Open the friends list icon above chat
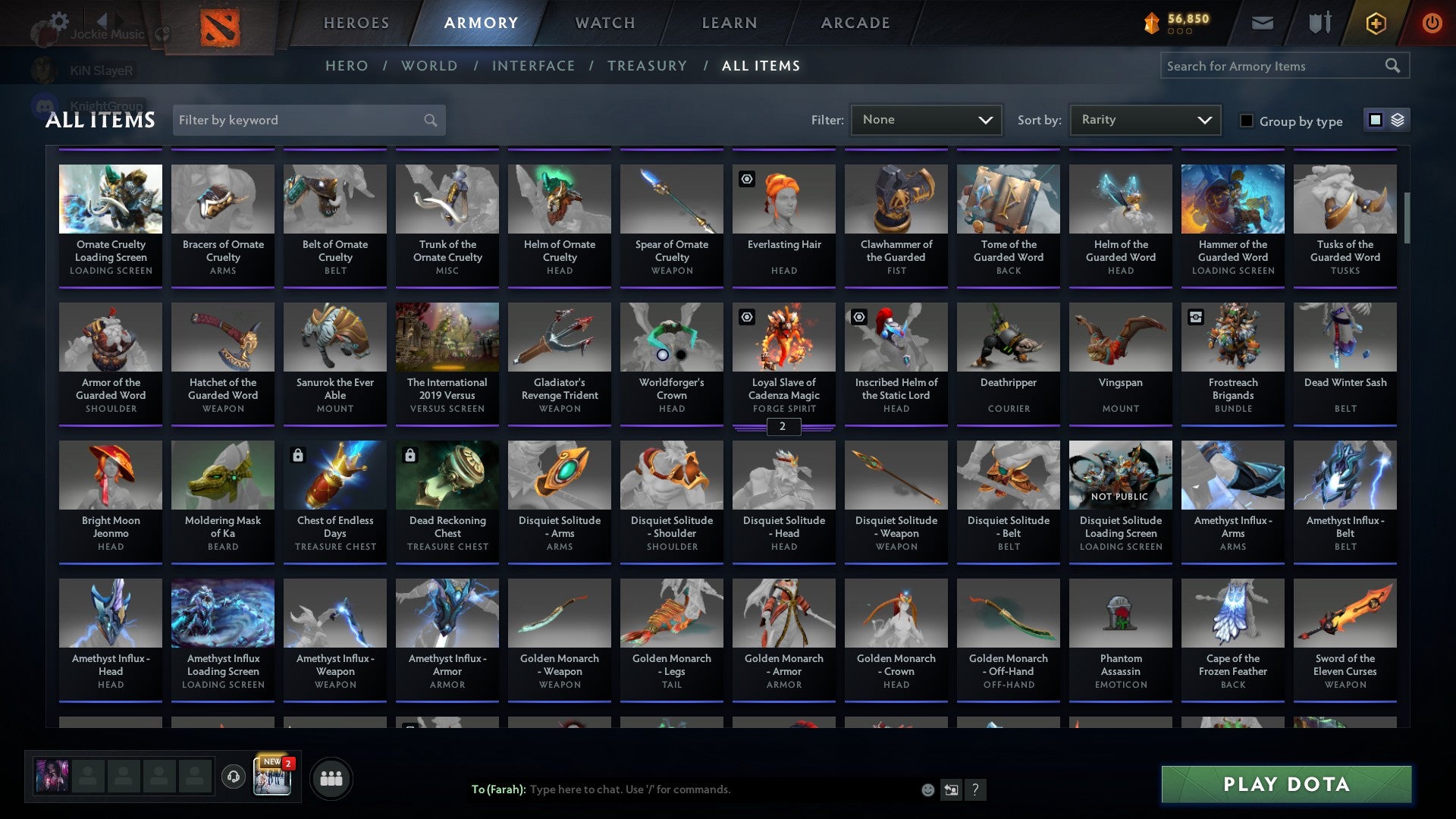The height and width of the screenshot is (819, 1456). coord(330,777)
